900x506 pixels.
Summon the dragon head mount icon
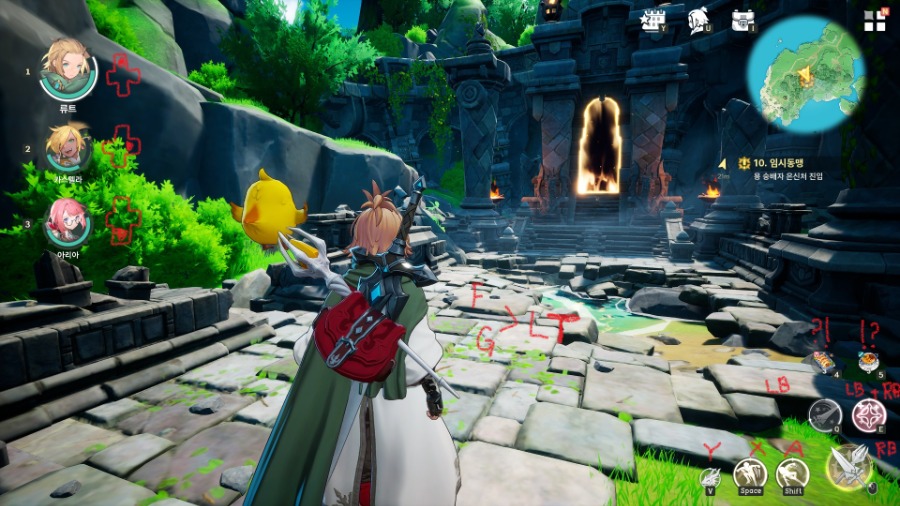[x=710, y=476]
